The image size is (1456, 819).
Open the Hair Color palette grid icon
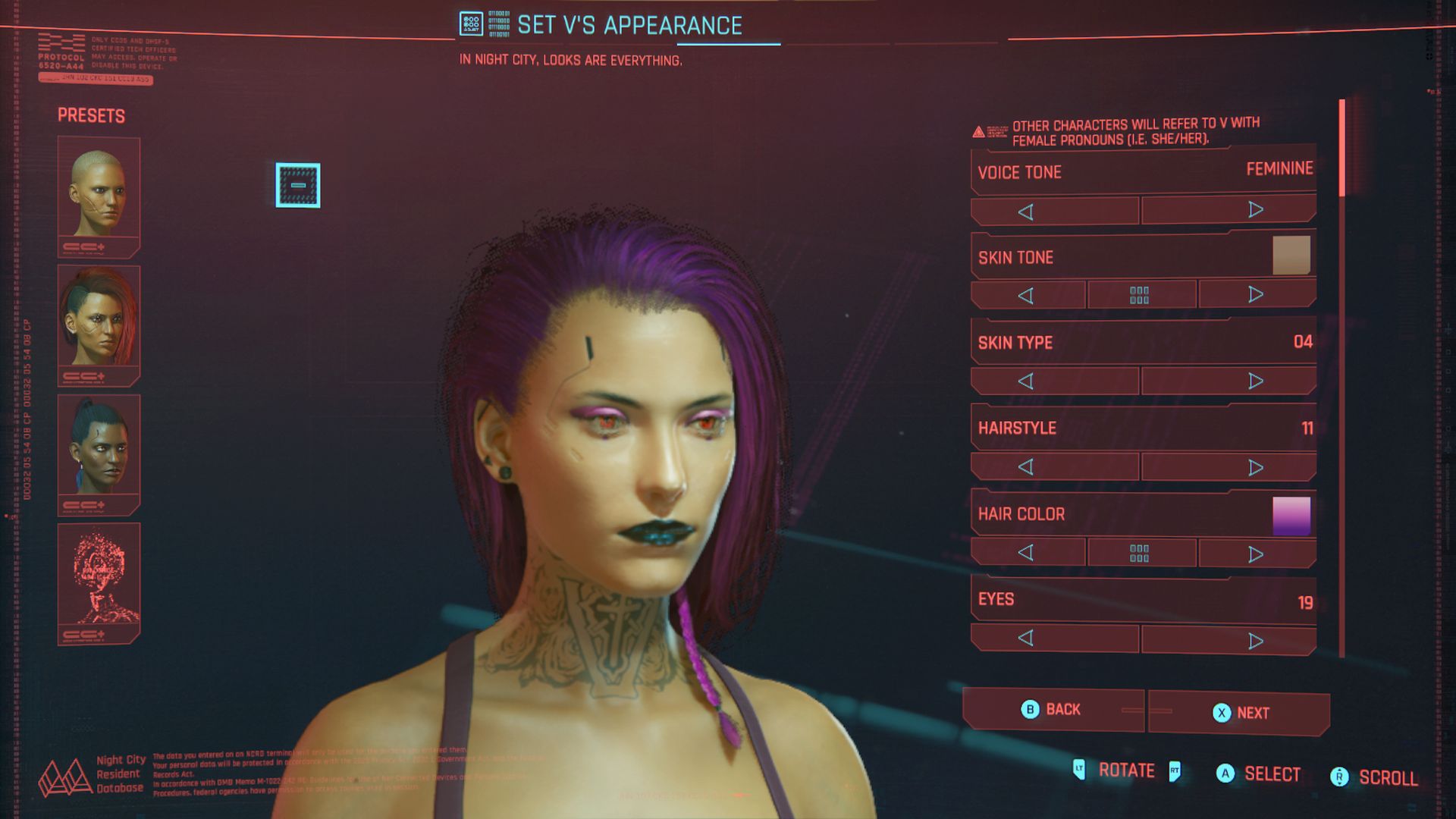[1141, 551]
